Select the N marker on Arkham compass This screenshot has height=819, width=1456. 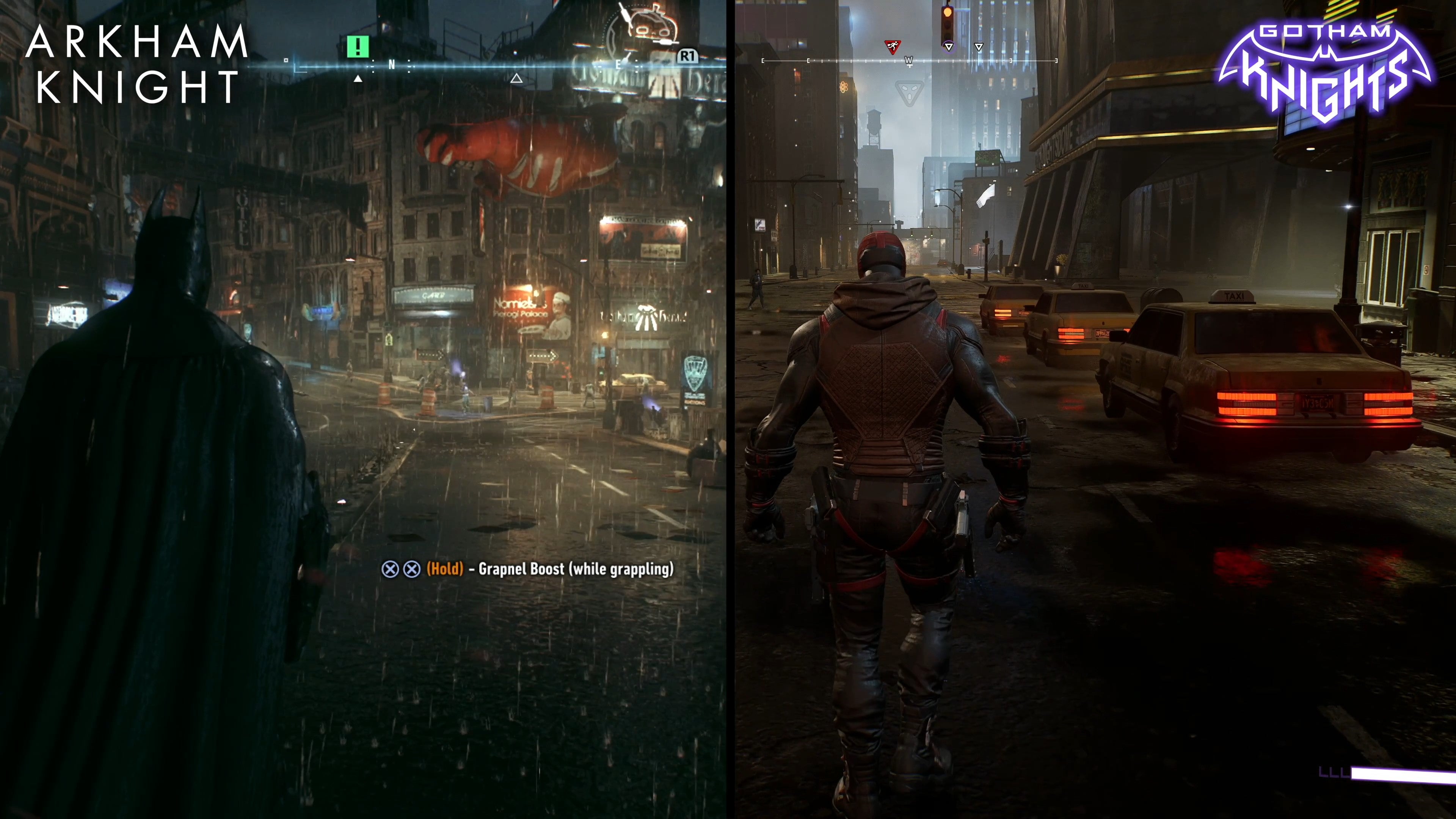point(392,65)
